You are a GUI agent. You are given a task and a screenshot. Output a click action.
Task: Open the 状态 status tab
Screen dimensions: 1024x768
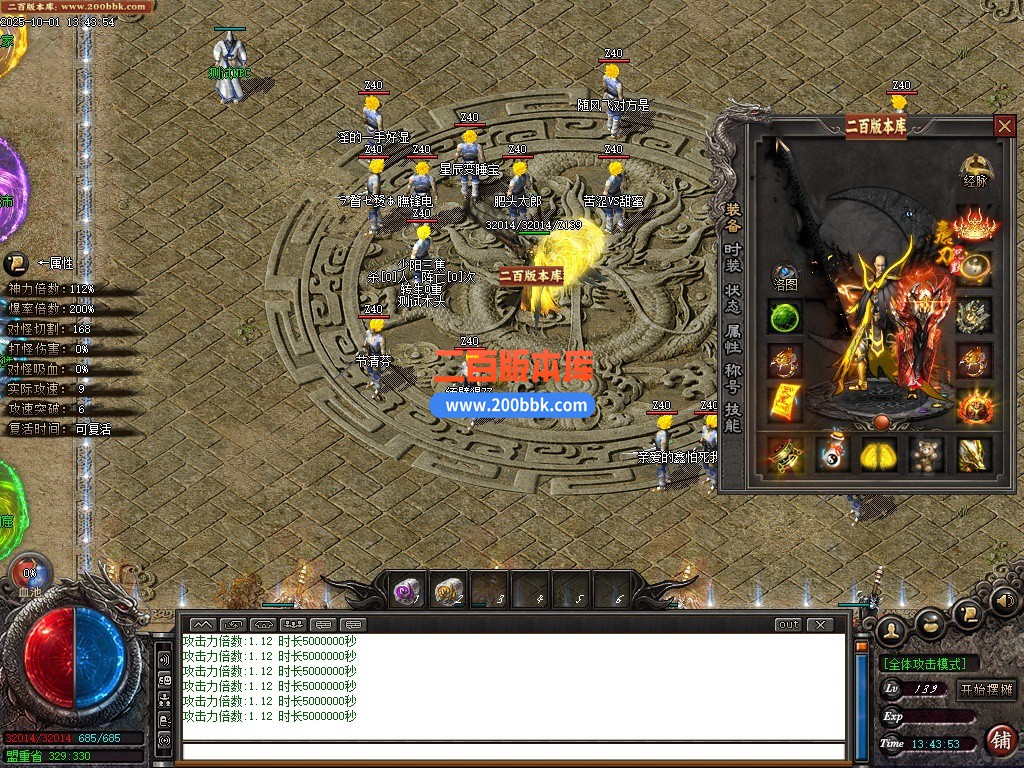(x=733, y=298)
